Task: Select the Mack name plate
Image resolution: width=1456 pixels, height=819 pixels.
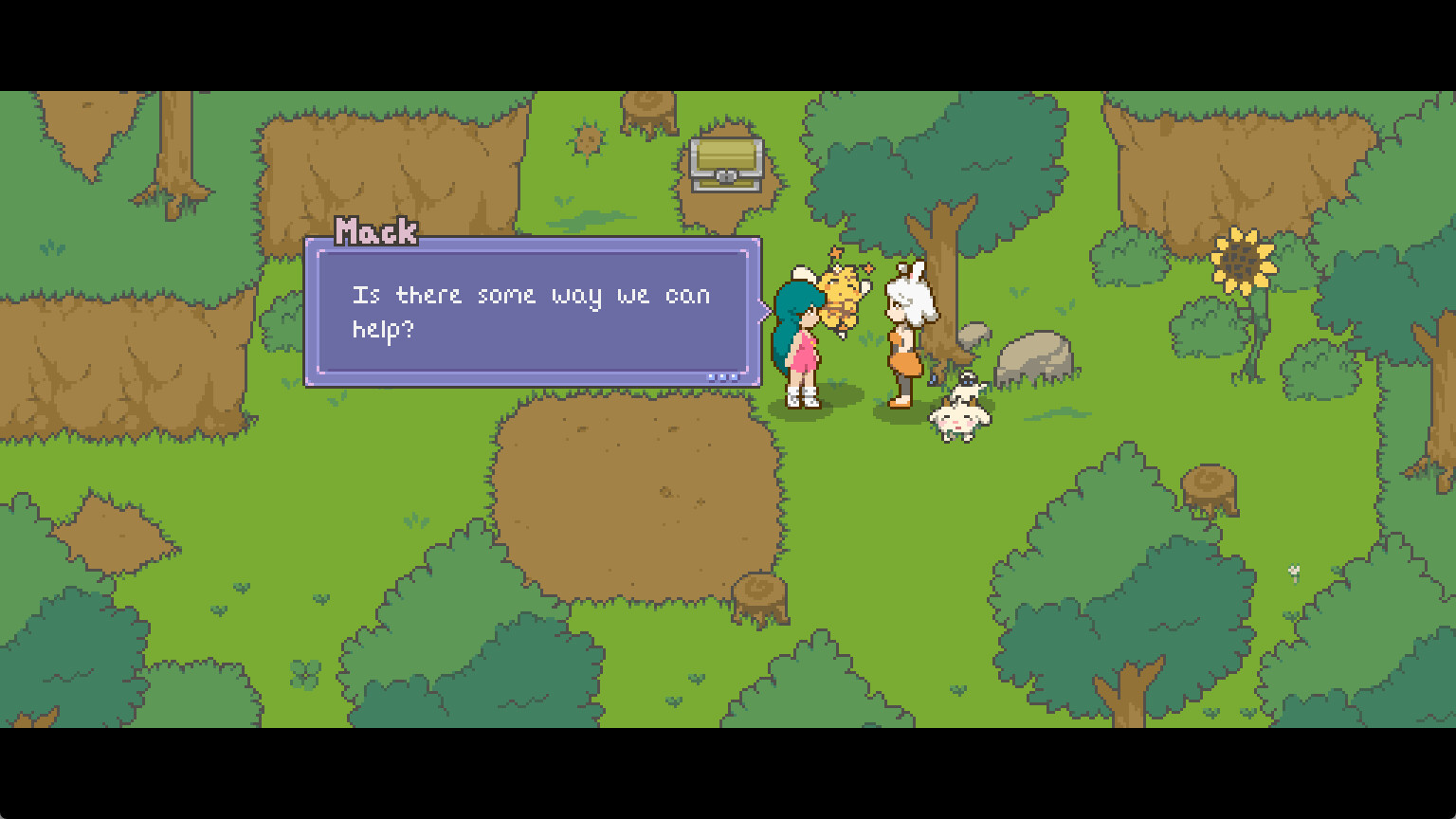Action: (x=377, y=230)
